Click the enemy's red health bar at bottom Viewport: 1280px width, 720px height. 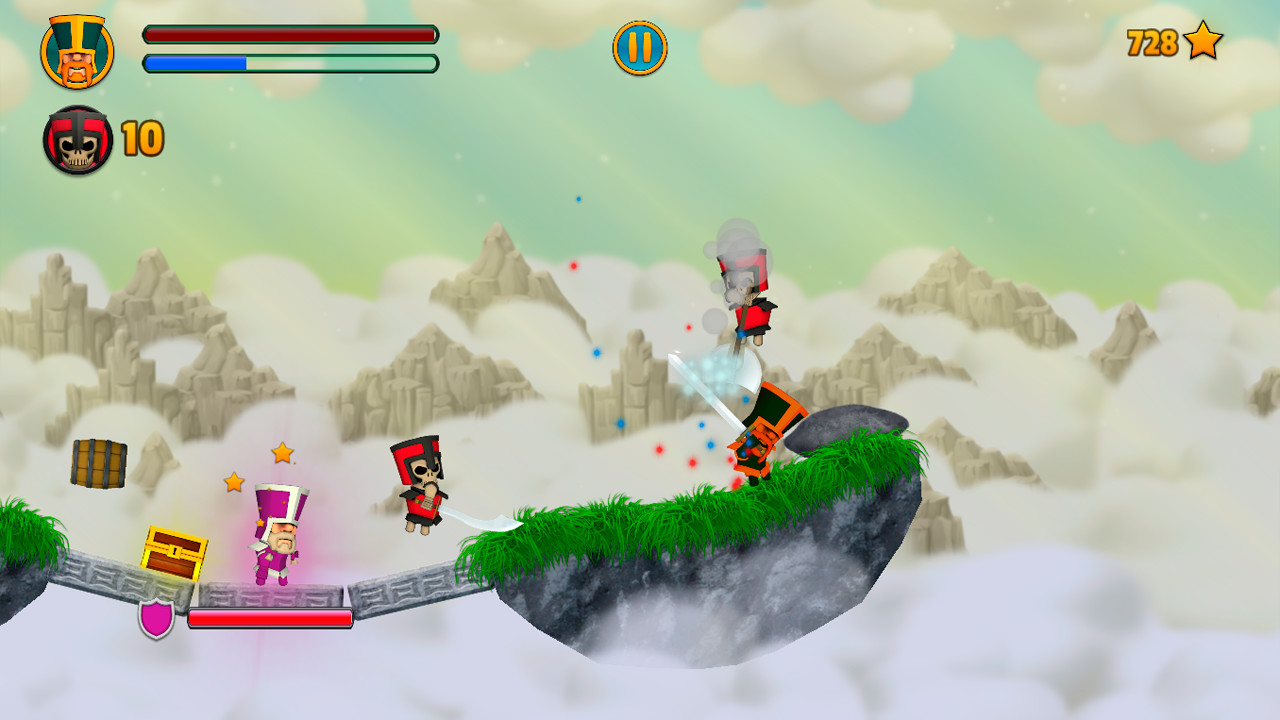point(271,619)
